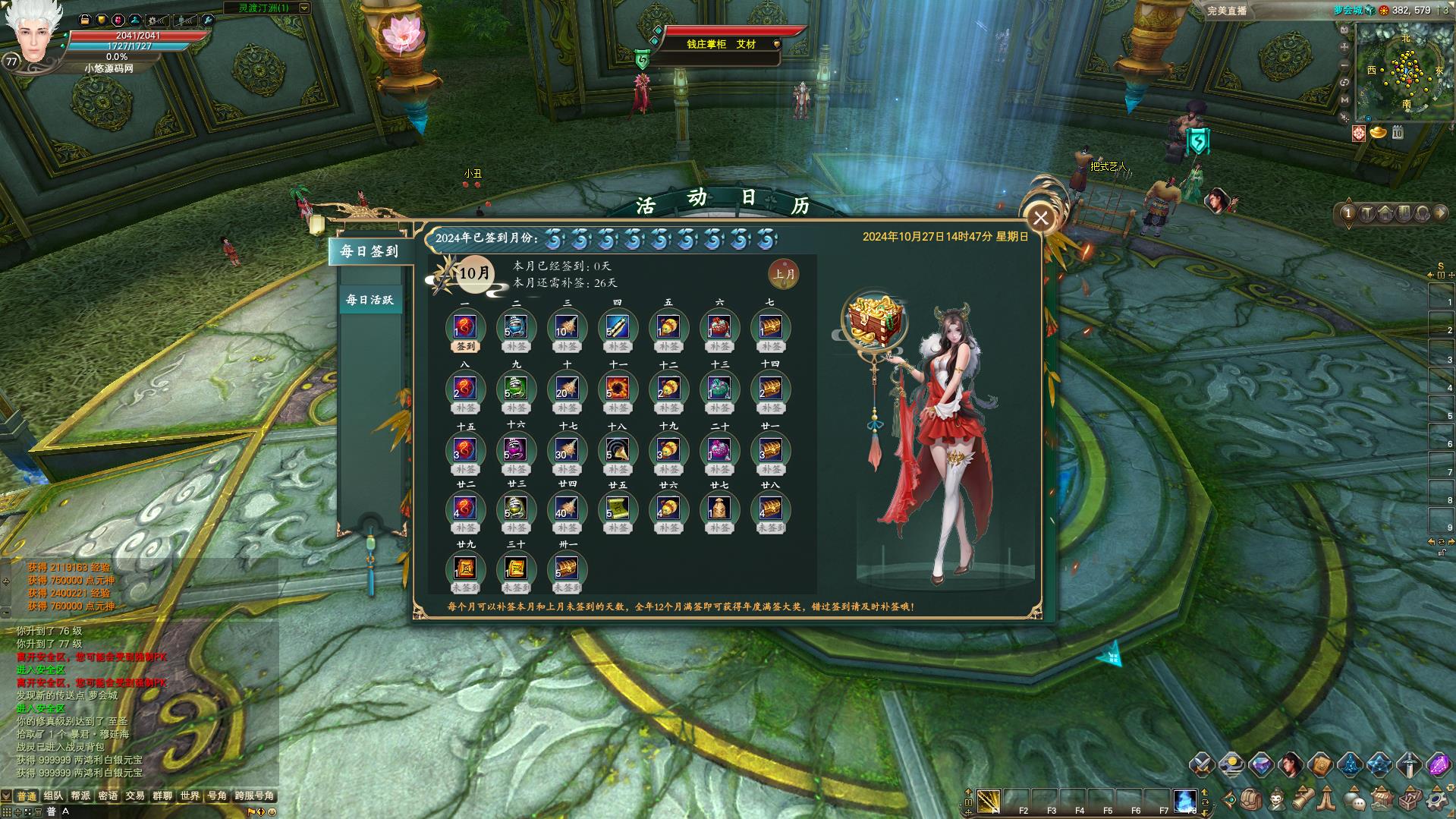The image size is (1456, 819).
Task: Zoom out the minimap with minus button
Action: coord(1345,64)
